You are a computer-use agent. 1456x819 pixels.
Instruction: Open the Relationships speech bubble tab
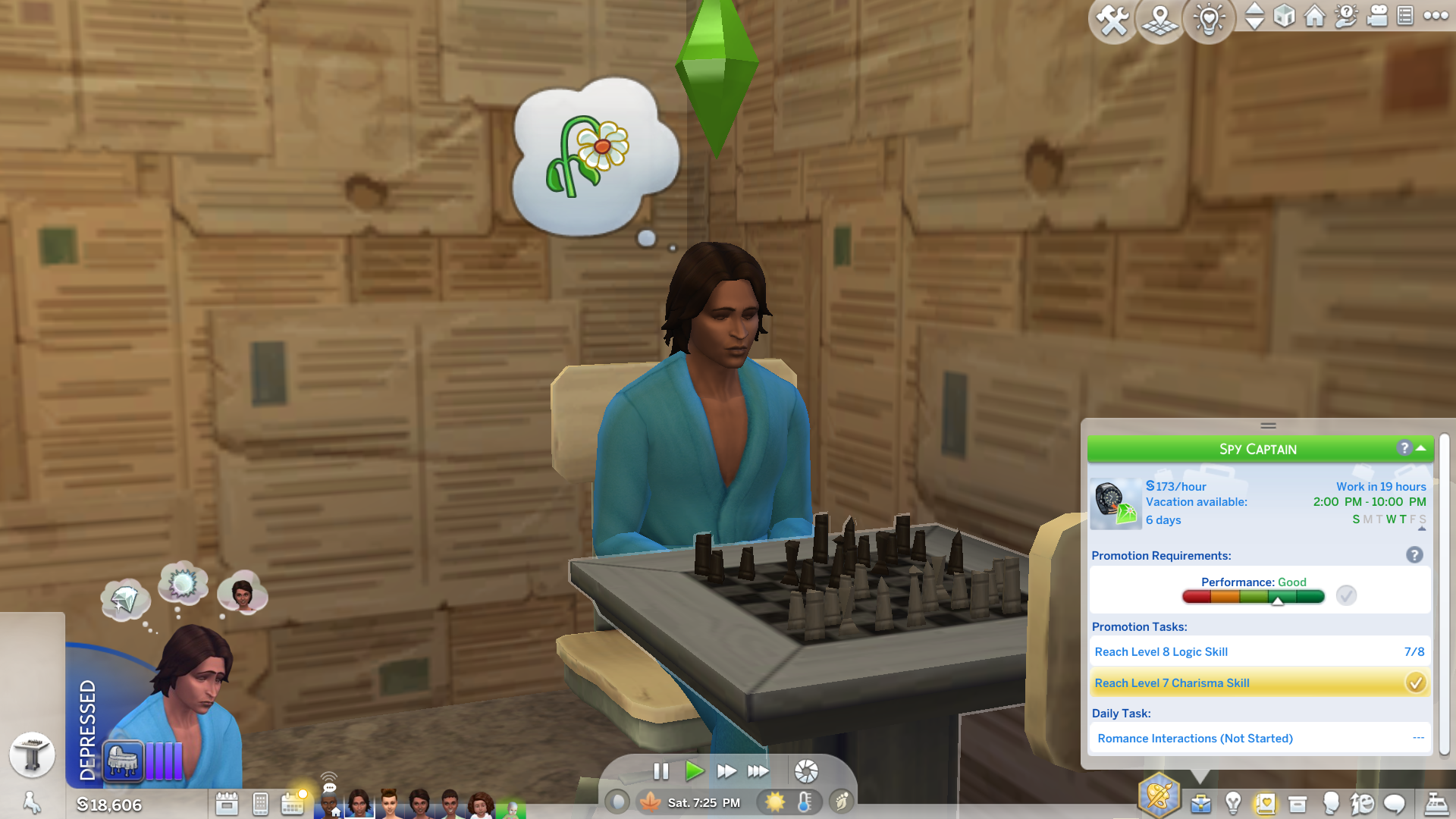click(1394, 803)
